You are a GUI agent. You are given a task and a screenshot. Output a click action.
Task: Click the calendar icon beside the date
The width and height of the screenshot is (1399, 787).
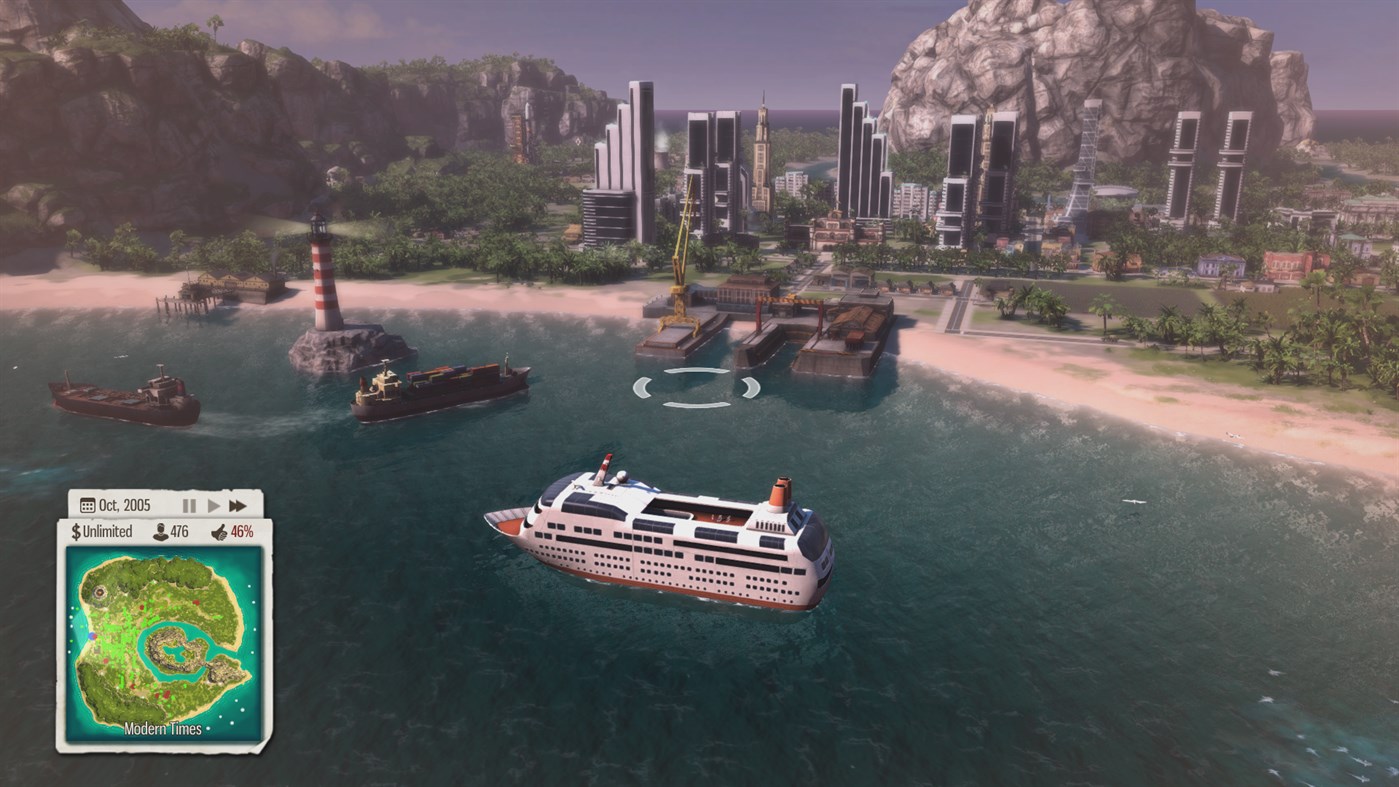click(87, 505)
